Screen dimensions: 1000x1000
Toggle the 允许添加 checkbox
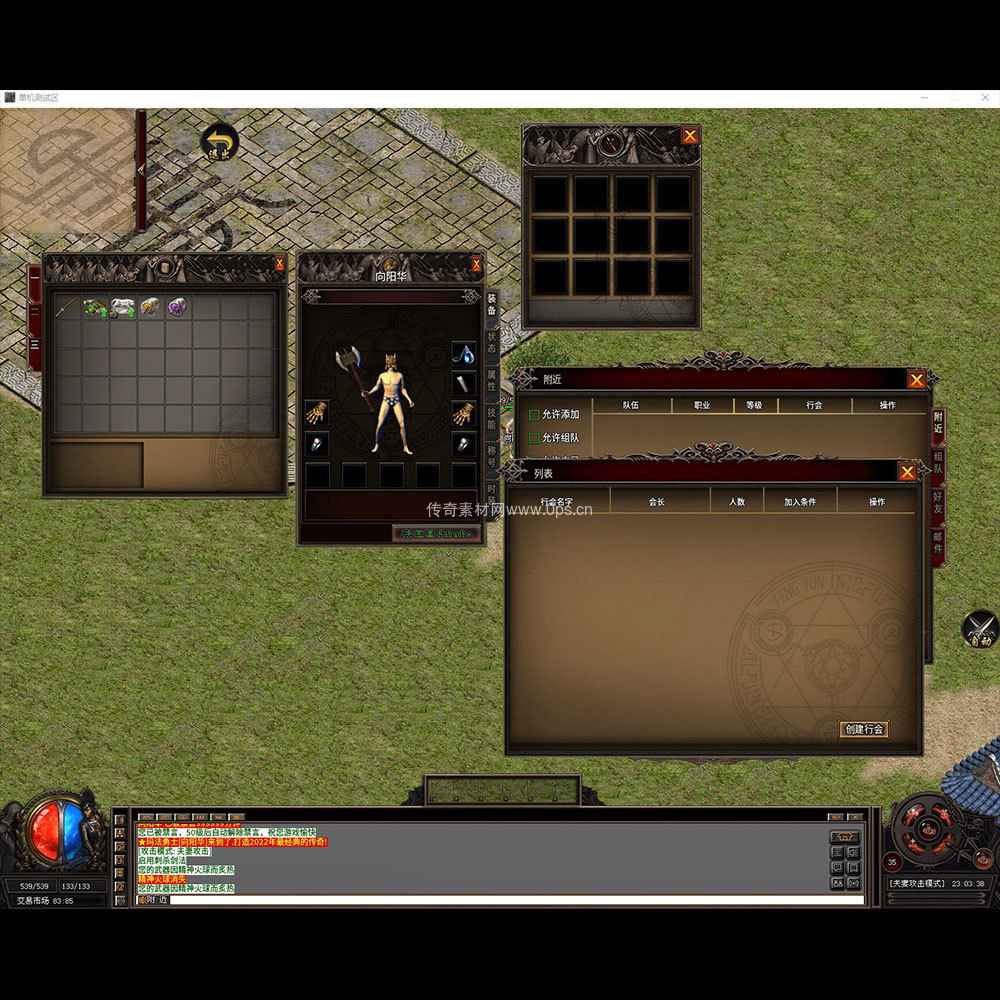coord(535,414)
